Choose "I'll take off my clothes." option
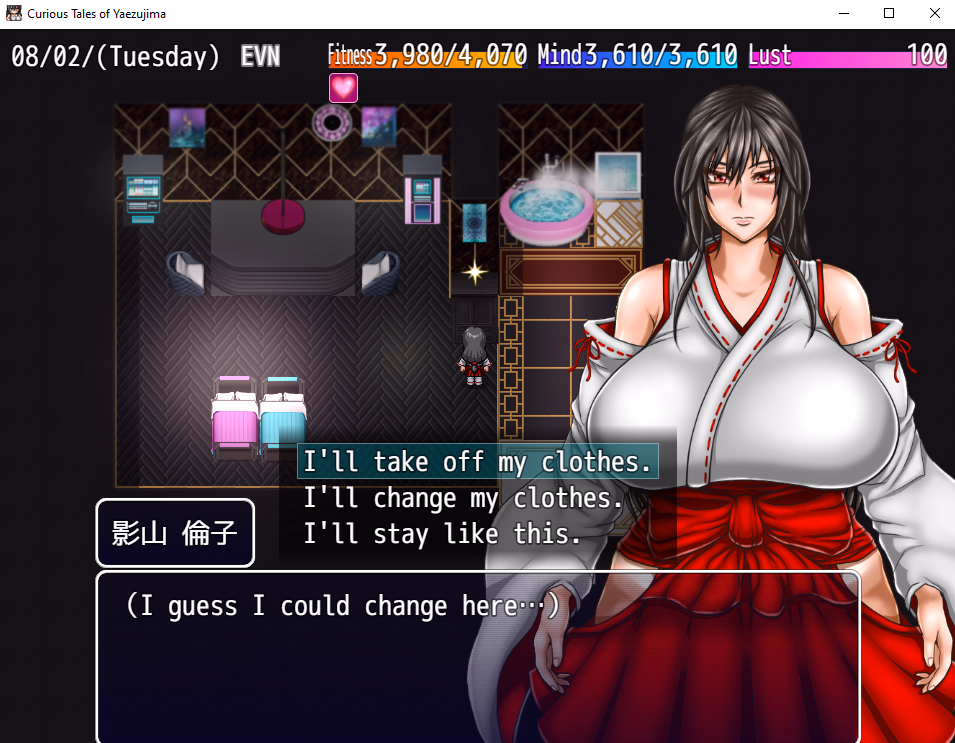 pos(478,462)
